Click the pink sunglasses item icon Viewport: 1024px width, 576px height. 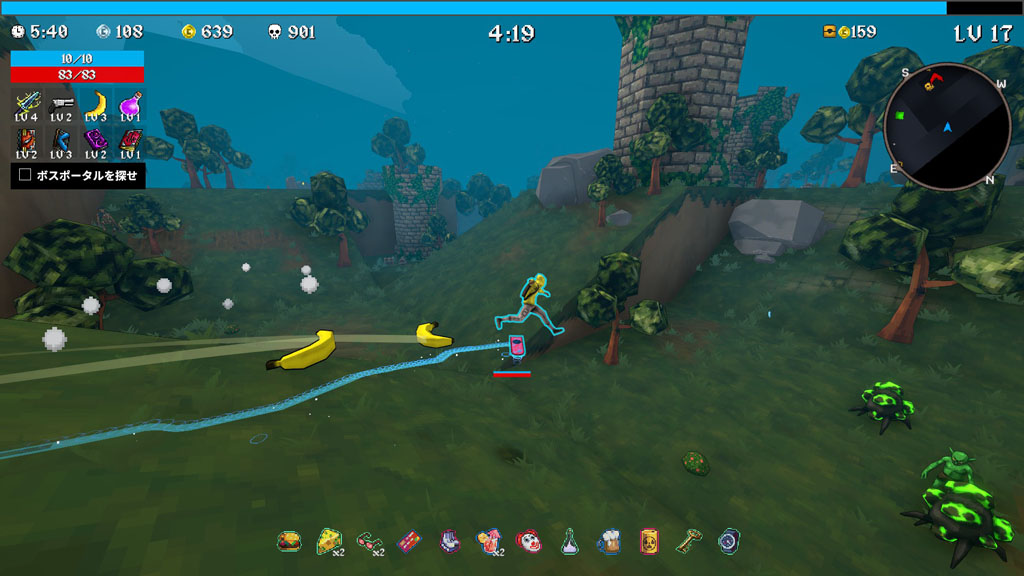coord(368,541)
